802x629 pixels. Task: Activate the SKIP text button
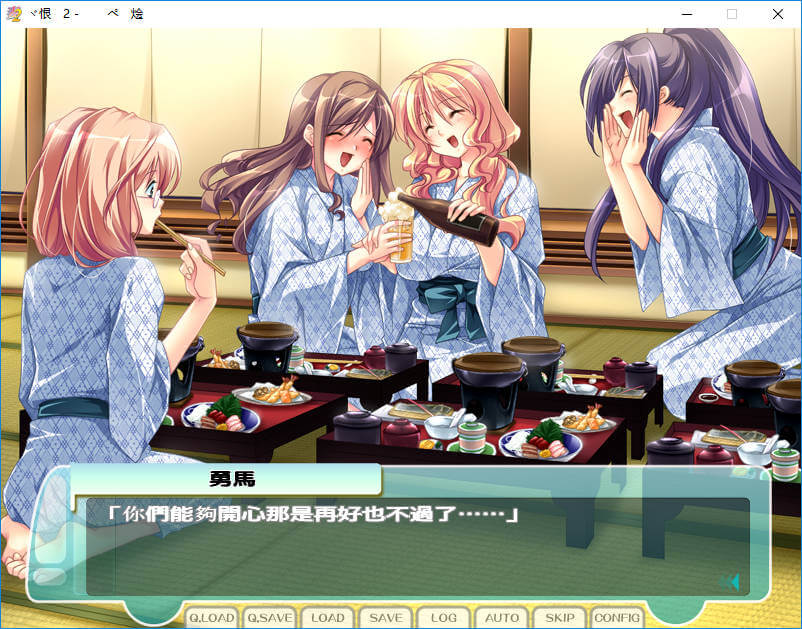[560, 618]
